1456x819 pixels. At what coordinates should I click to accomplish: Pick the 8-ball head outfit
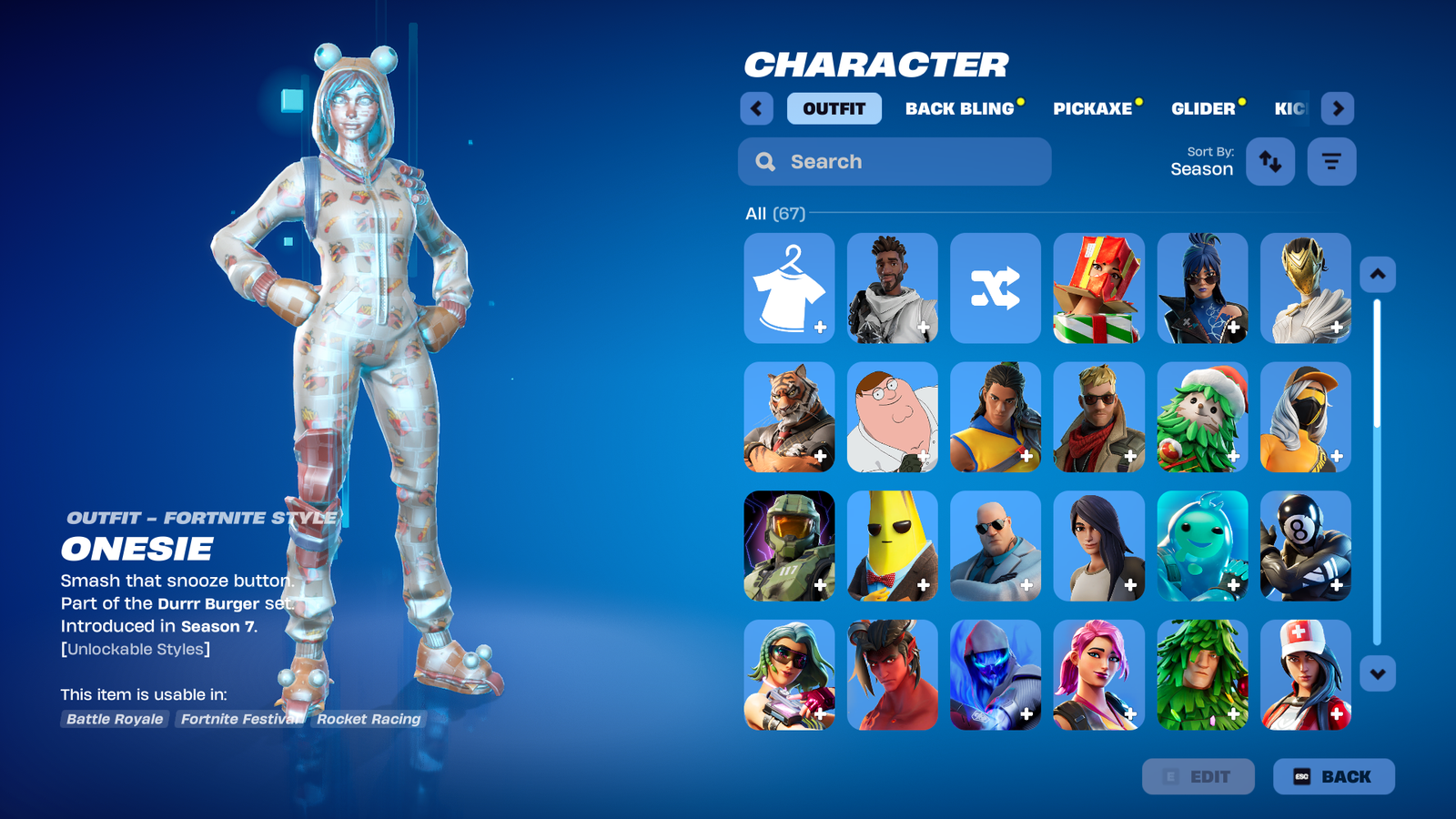(1305, 546)
